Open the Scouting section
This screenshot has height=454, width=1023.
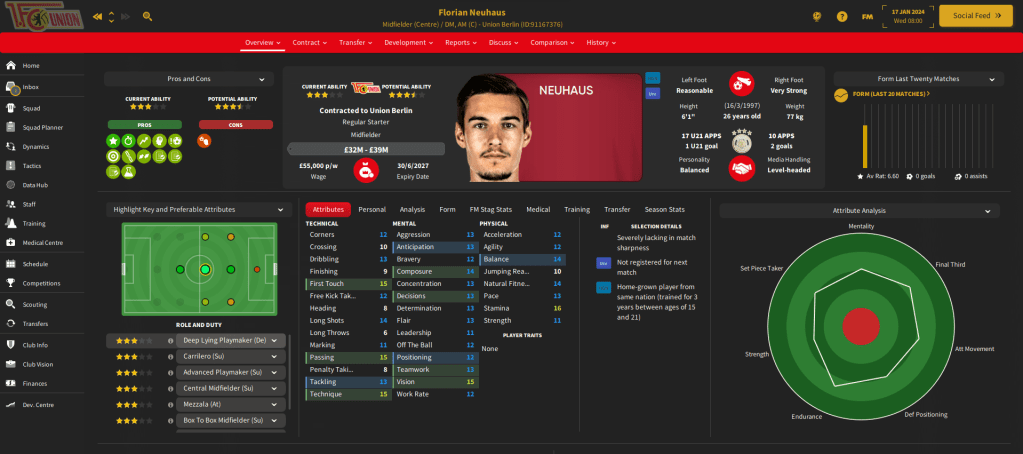point(35,304)
